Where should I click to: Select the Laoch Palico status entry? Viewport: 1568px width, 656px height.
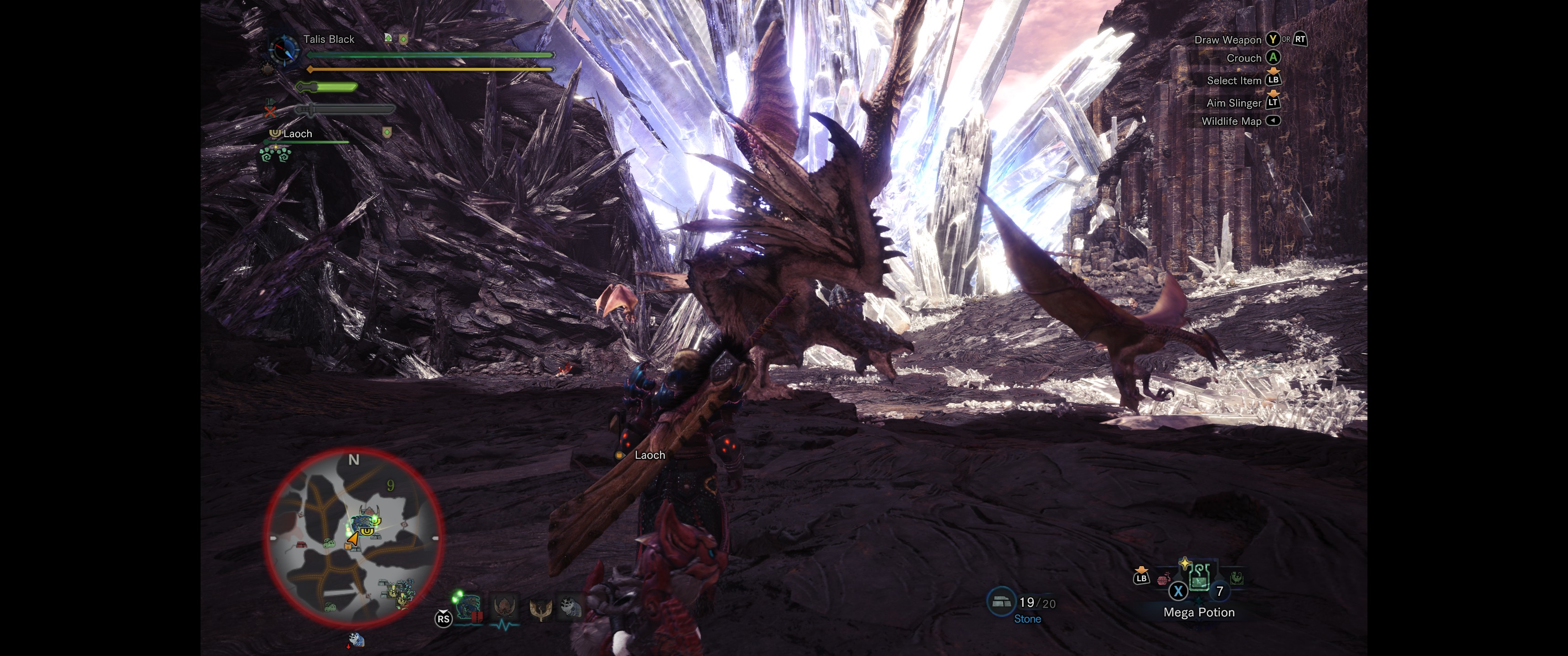click(x=298, y=134)
